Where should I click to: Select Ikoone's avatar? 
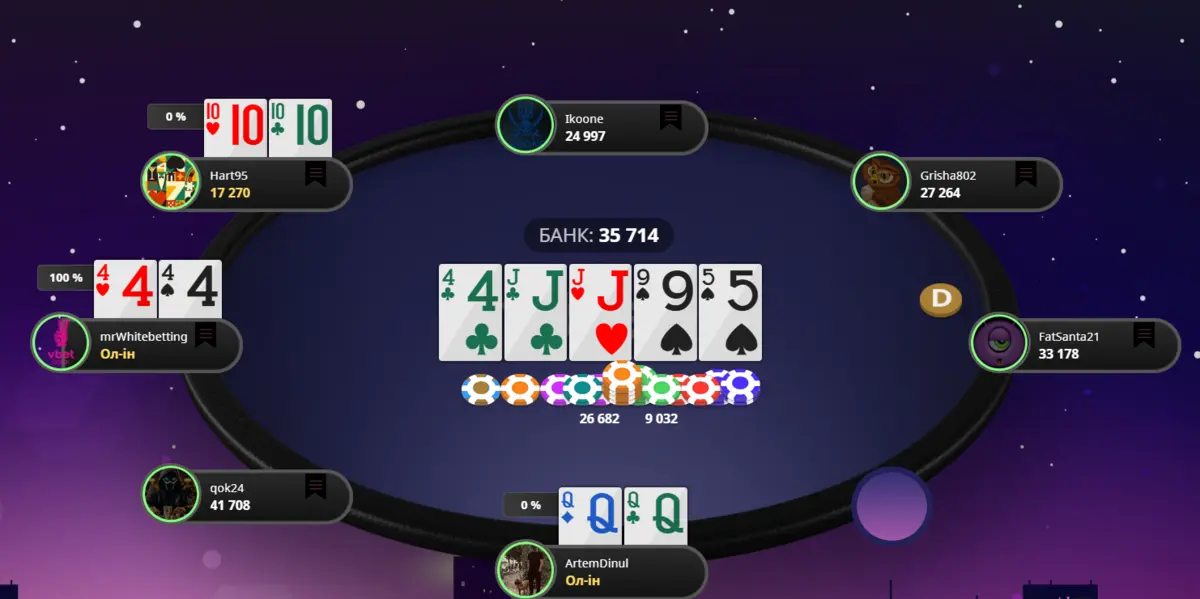click(x=525, y=125)
